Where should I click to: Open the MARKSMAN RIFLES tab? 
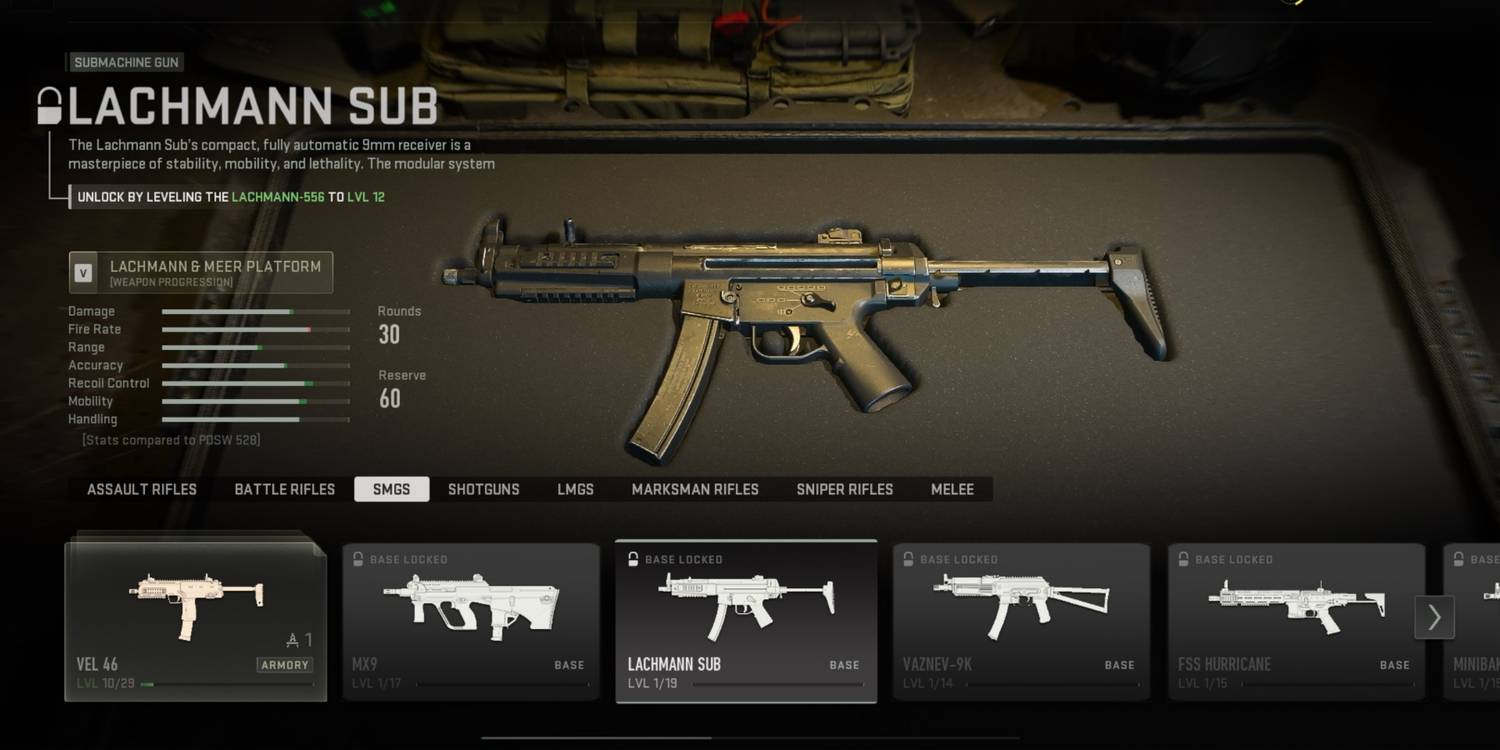695,489
